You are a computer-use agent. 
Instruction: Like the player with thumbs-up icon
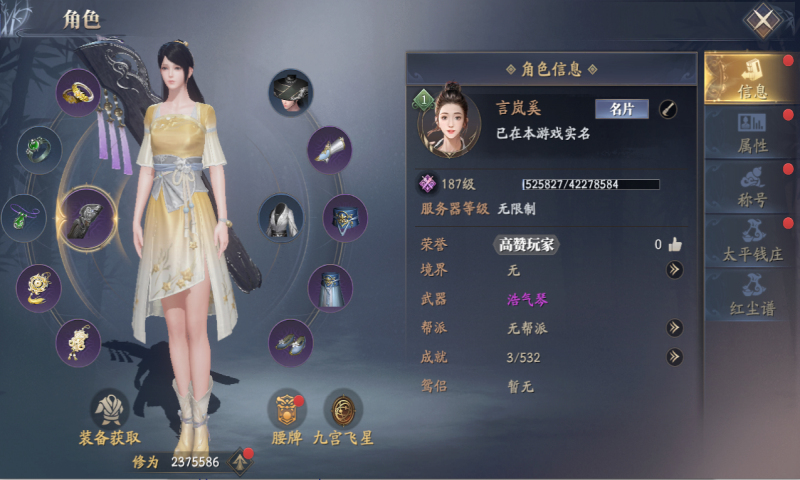pos(675,244)
